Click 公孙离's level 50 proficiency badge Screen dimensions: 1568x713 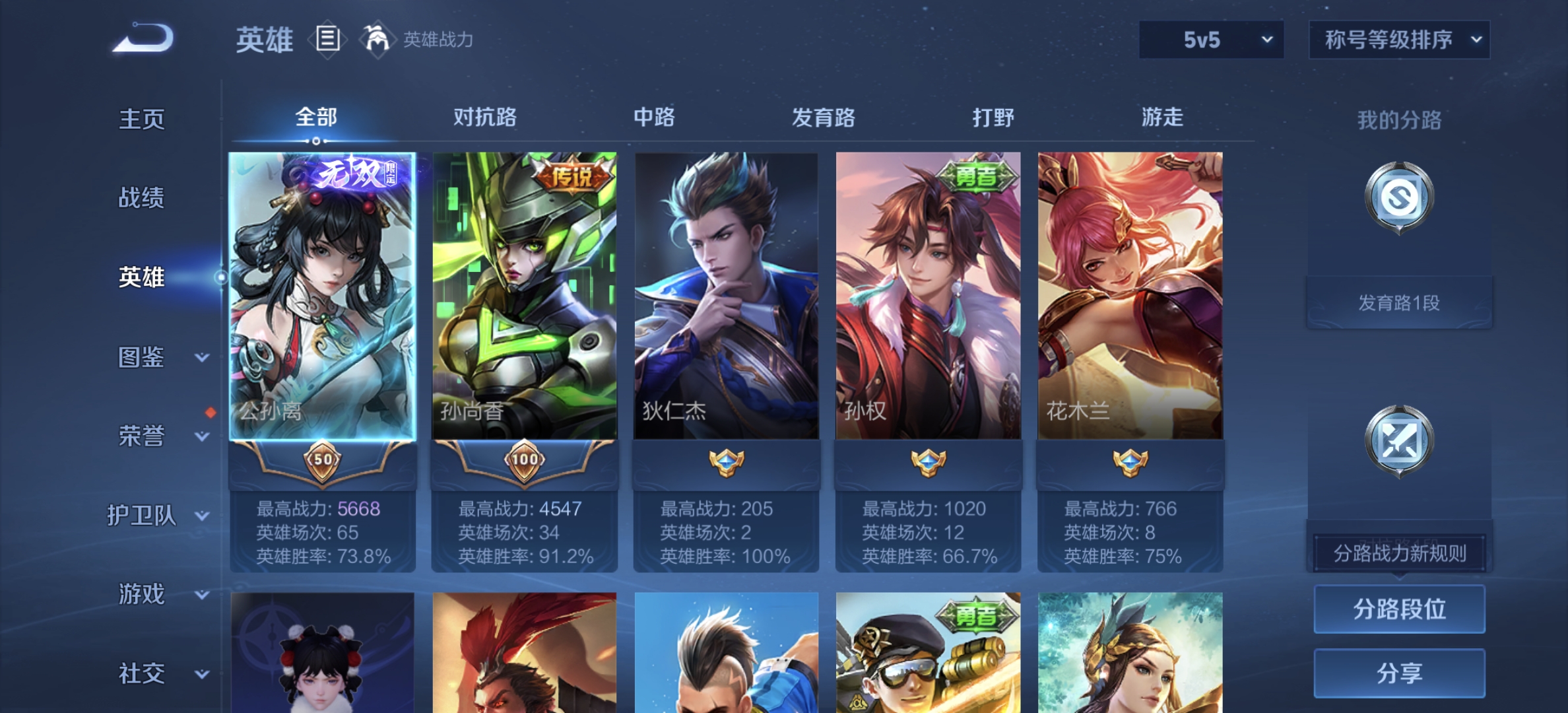click(323, 461)
